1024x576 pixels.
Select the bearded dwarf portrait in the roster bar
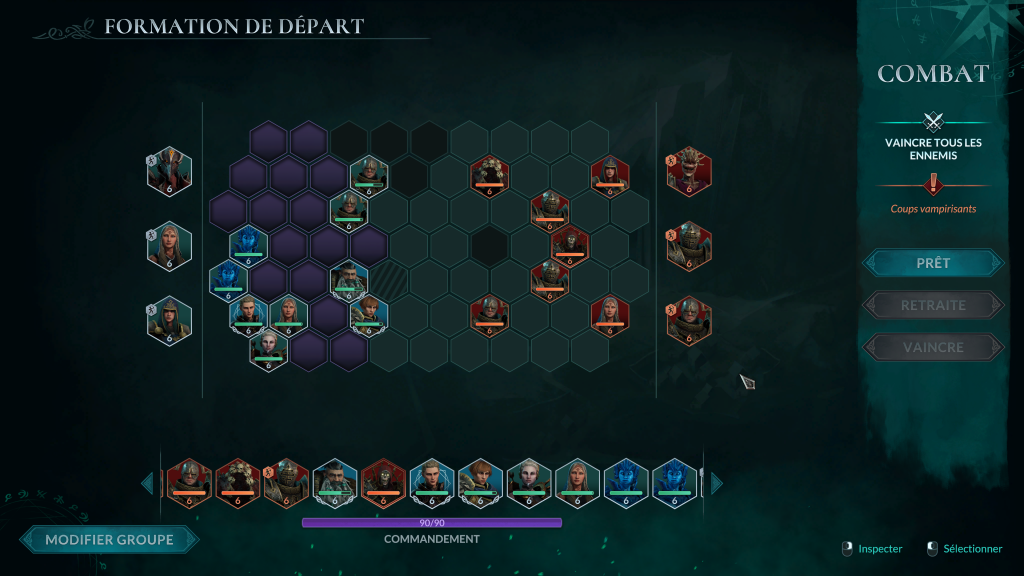[x=334, y=481]
